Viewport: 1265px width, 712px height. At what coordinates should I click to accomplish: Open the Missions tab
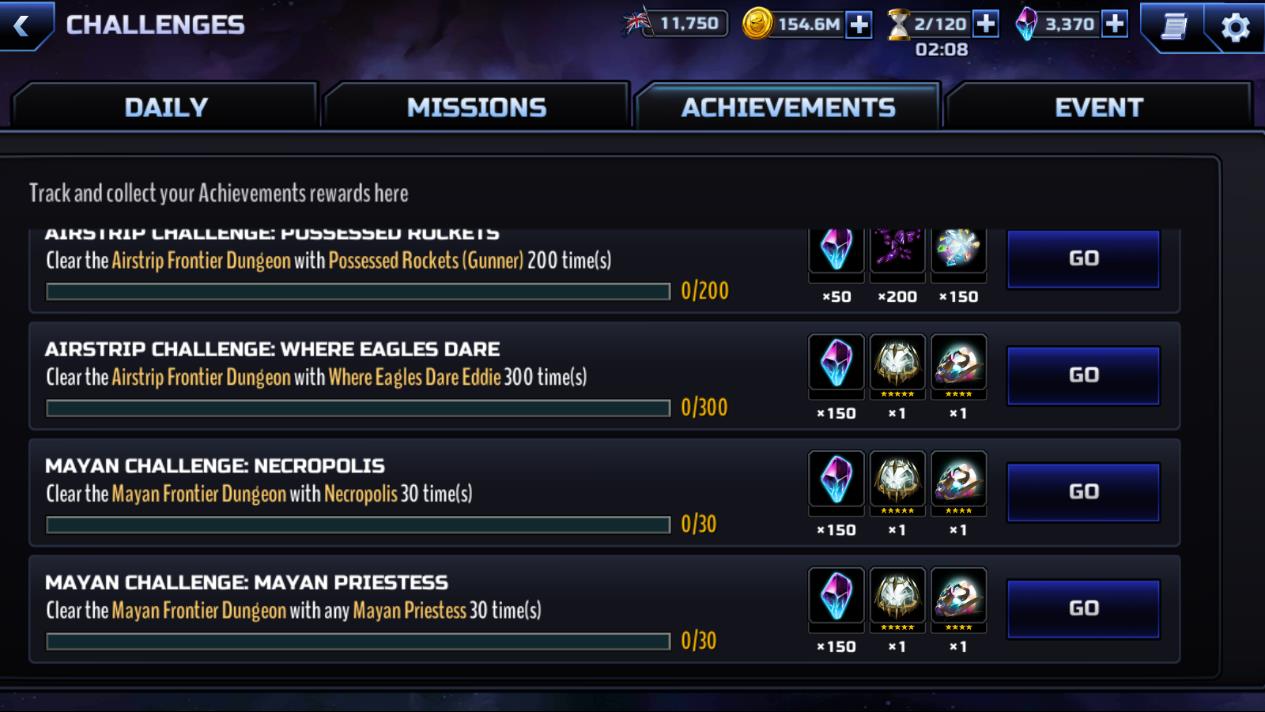pos(476,107)
